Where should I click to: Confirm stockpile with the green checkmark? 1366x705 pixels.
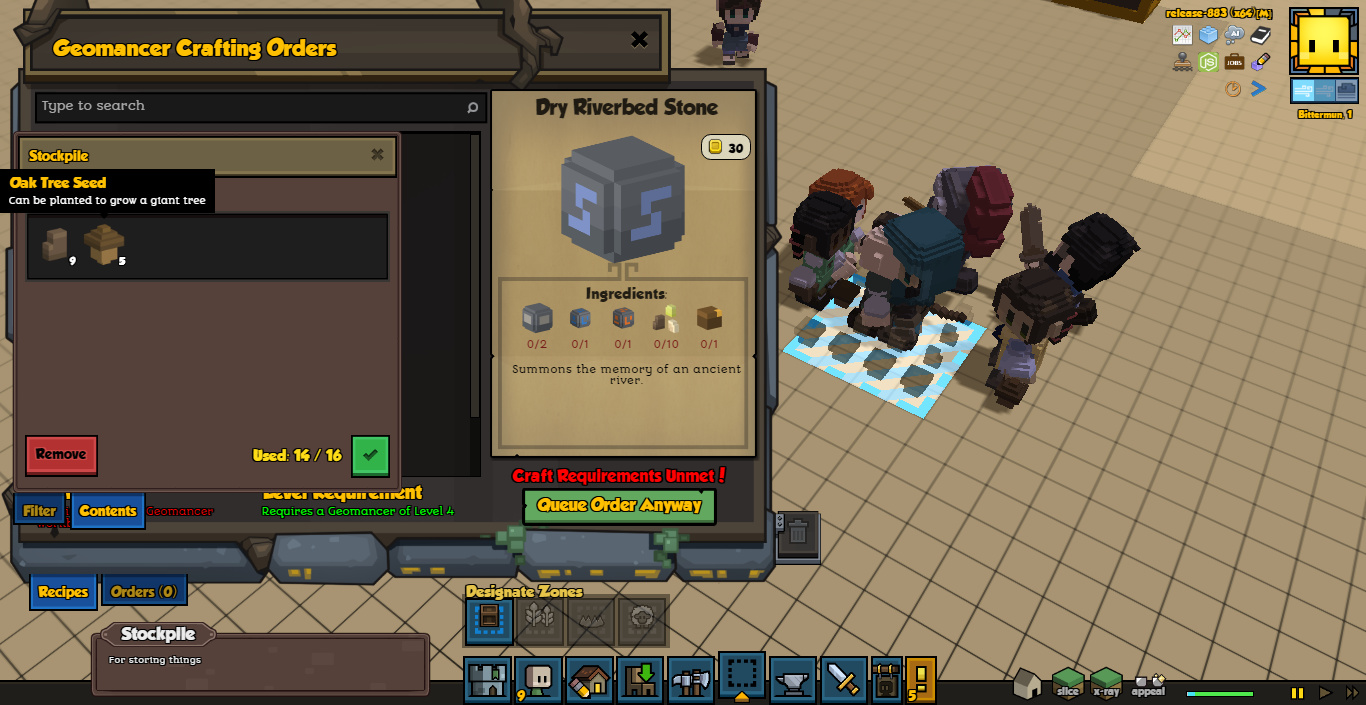[370, 455]
